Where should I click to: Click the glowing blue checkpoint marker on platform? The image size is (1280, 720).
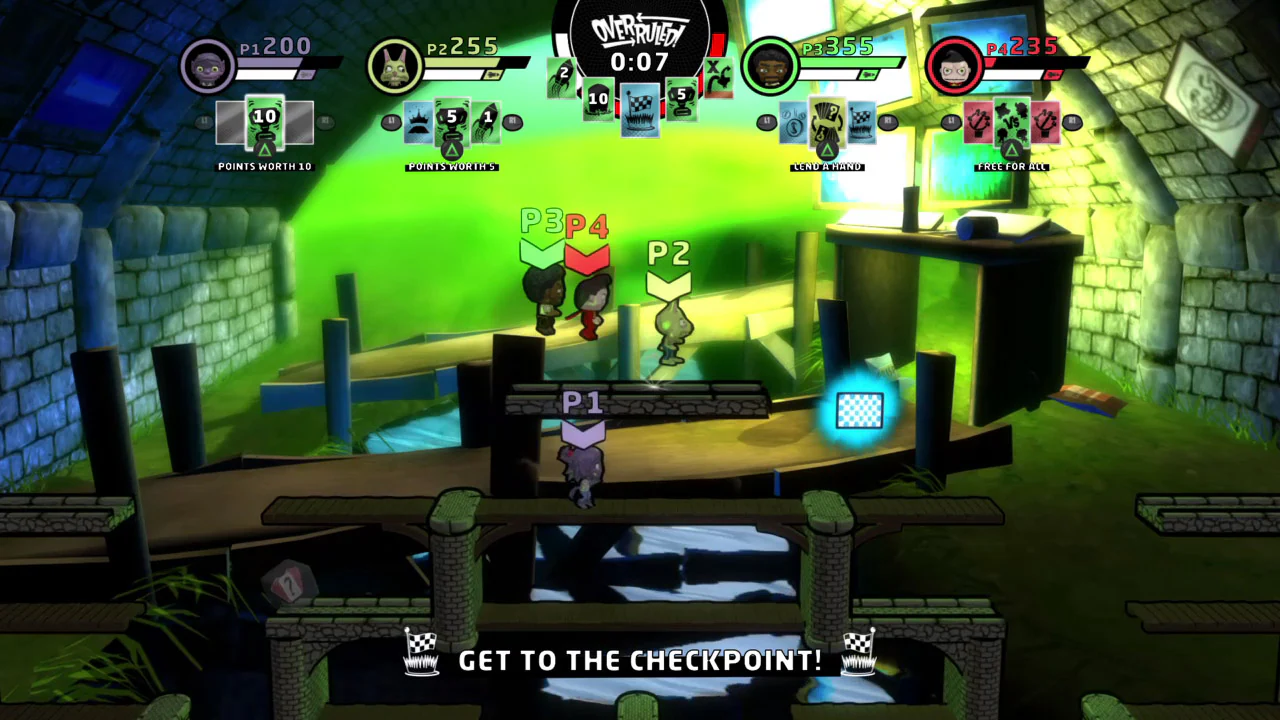click(x=858, y=411)
